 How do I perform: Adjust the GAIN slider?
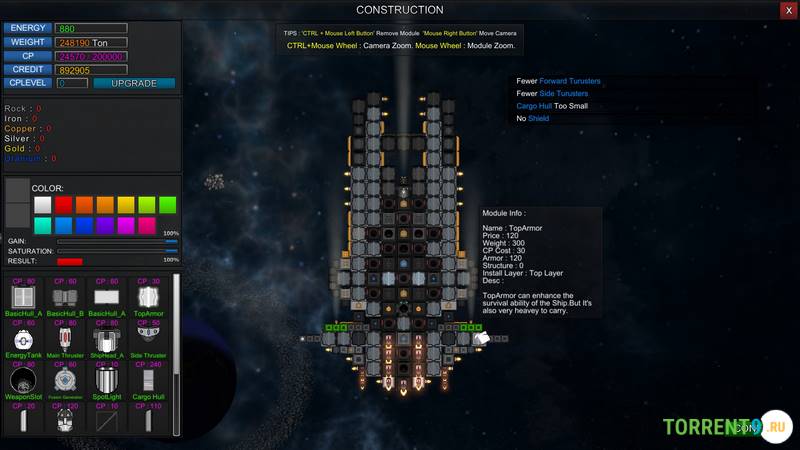point(117,241)
